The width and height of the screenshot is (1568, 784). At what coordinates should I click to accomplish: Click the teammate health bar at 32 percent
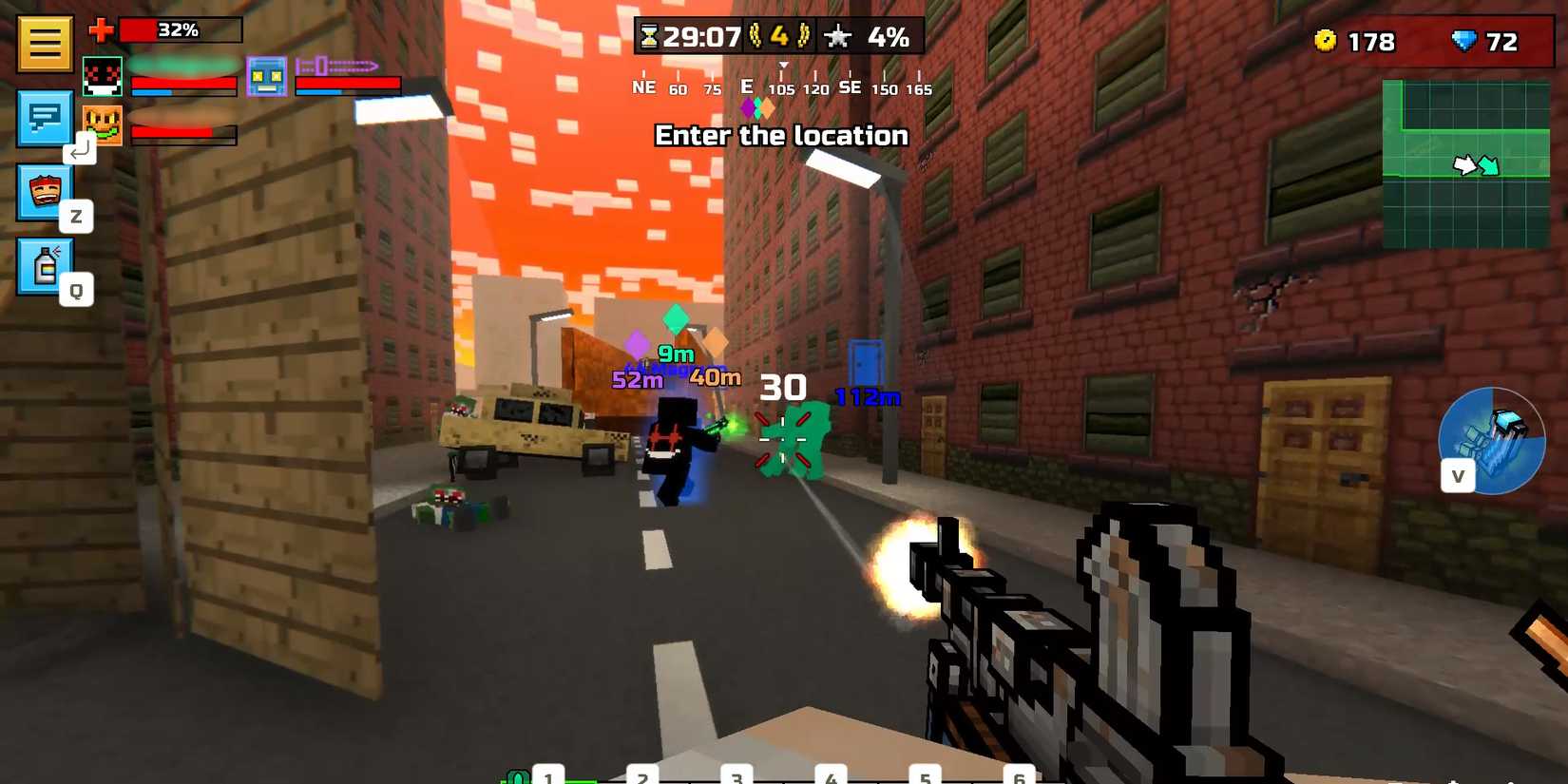(x=181, y=29)
